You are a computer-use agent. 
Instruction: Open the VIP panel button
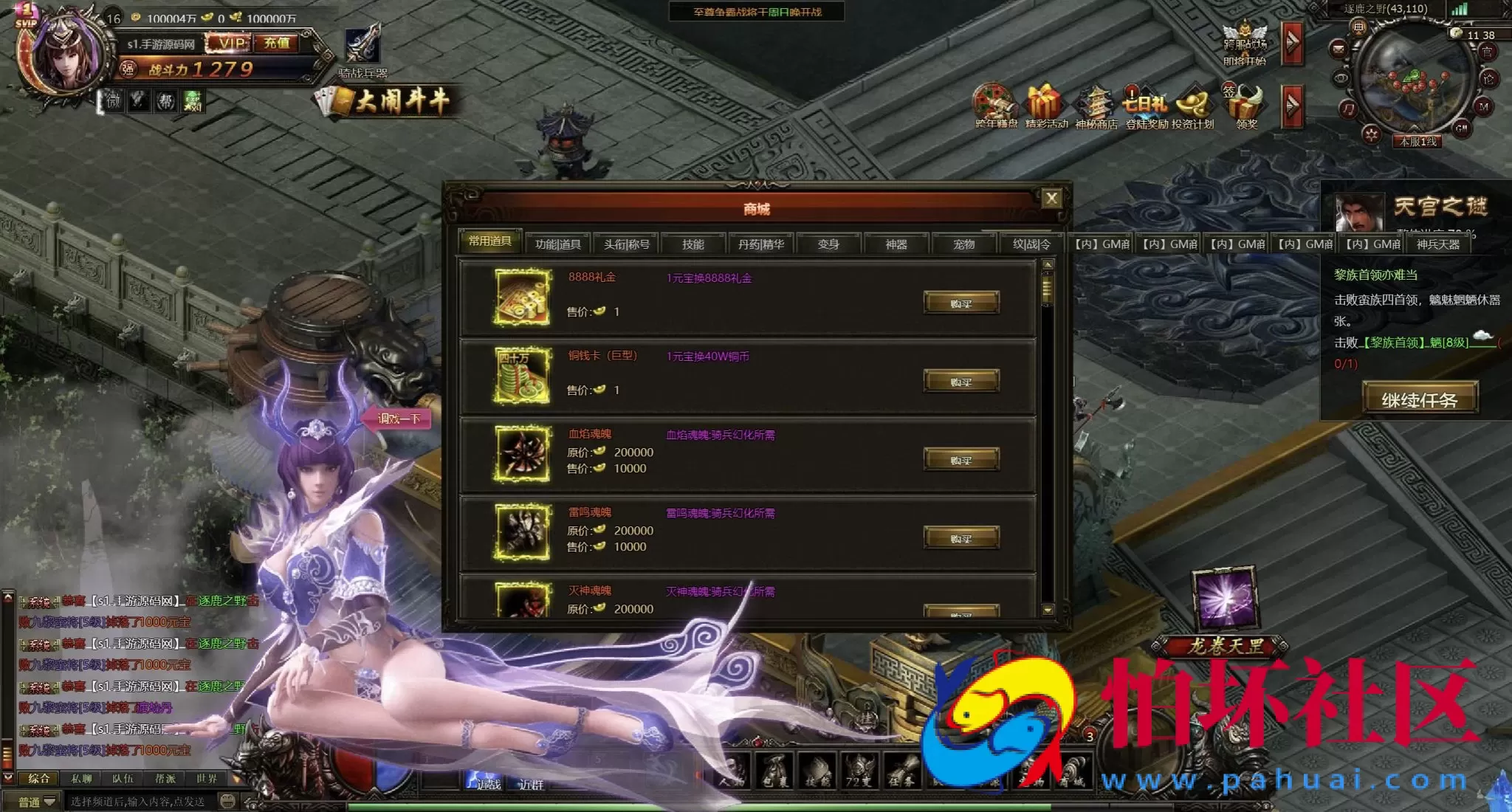[x=231, y=44]
